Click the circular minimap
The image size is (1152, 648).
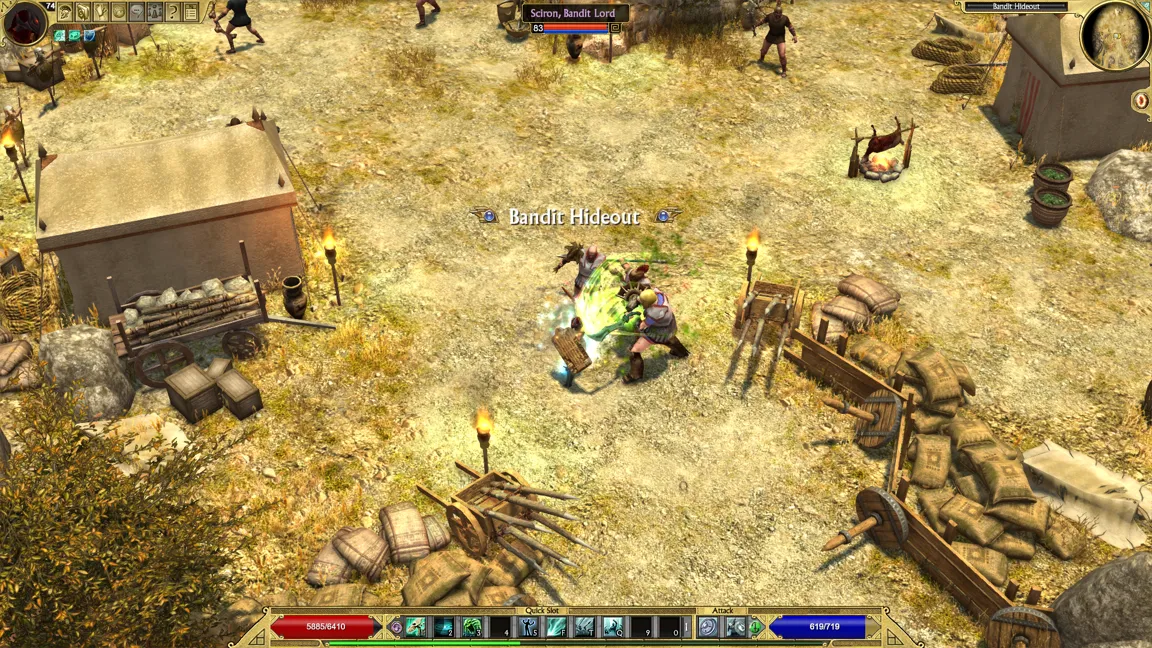click(x=1115, y=36)
